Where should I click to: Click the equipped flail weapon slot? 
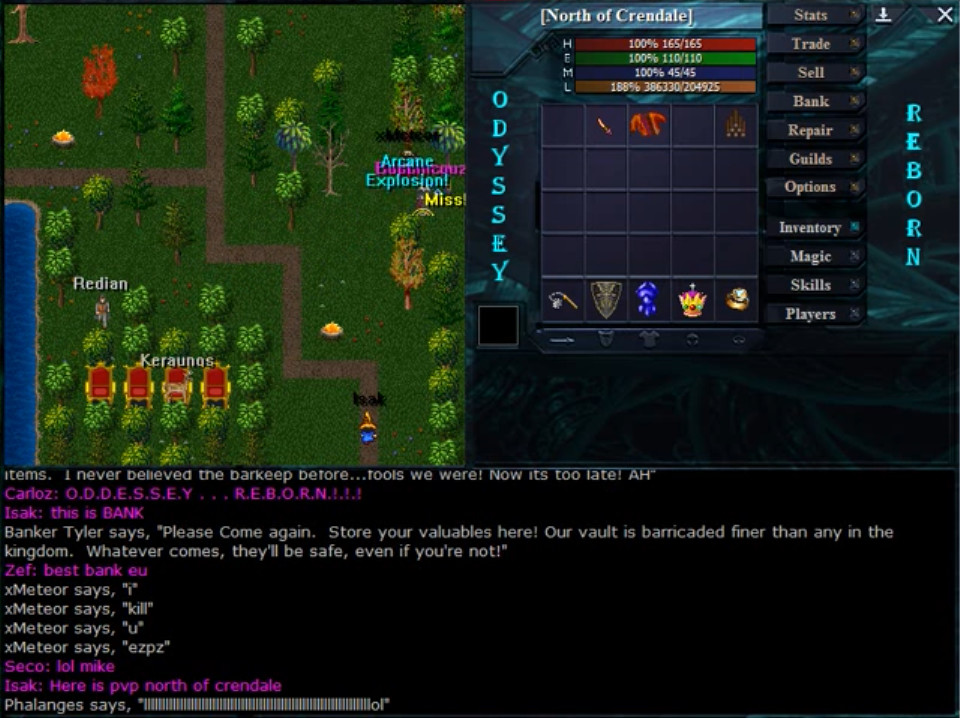(563, 299)
